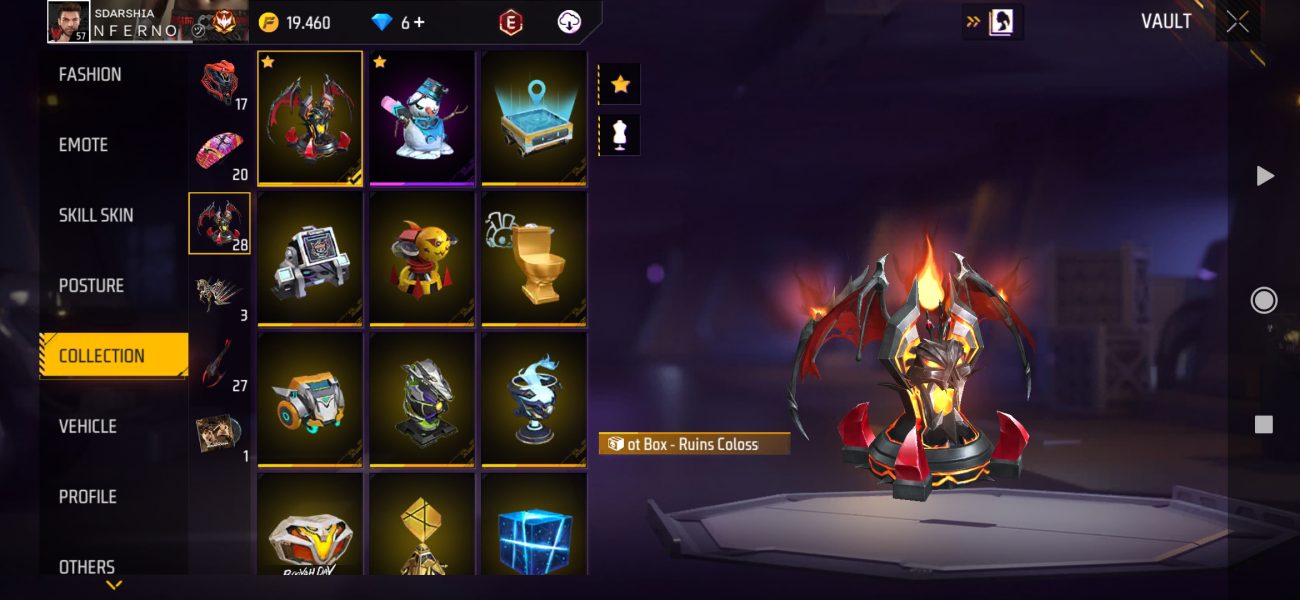Select the Posture category
Image resolution: width=1300 pixels, height=600 pixels.
(91, 286)
